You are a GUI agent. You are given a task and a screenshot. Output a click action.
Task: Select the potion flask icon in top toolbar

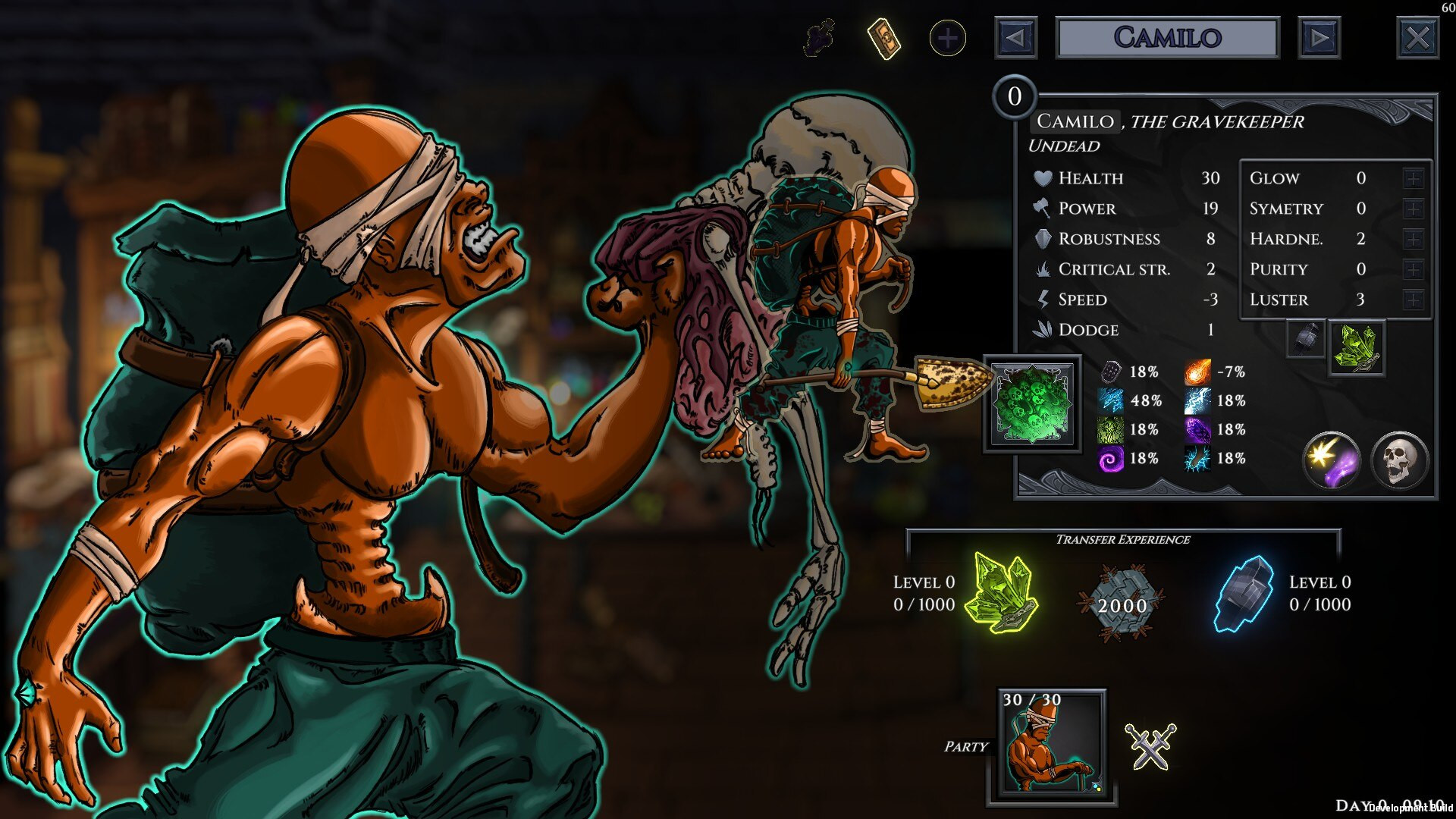click(x=821, y=36)
